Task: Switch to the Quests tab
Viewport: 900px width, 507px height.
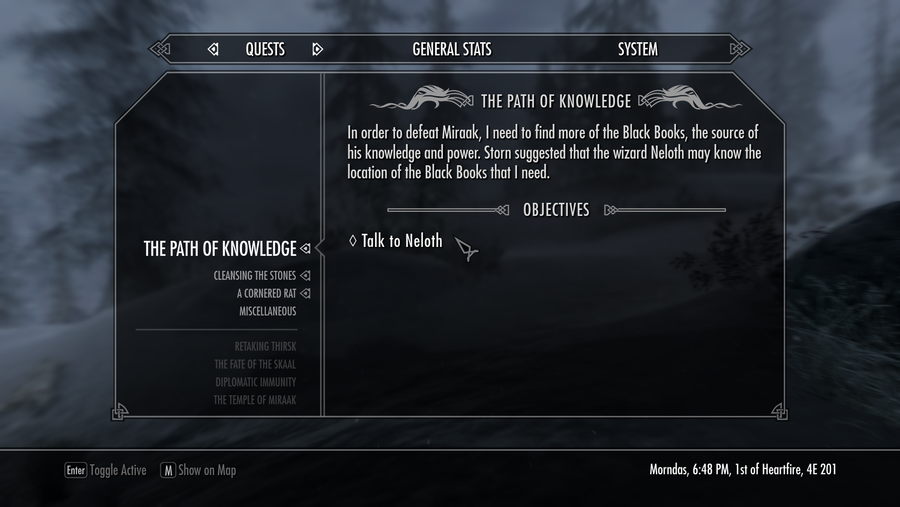Action: [265, 49]
